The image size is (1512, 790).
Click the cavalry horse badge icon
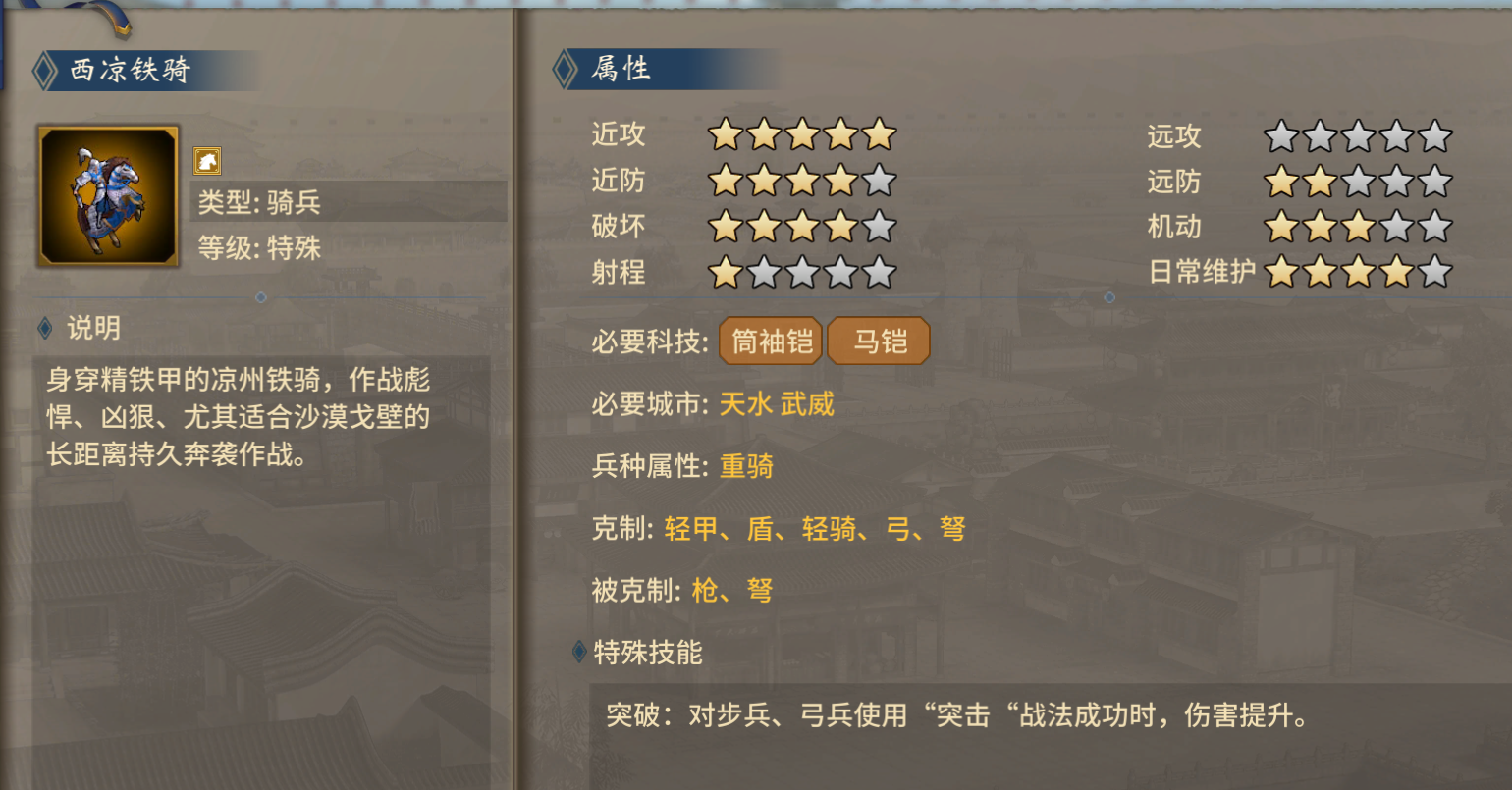point(209,160)
